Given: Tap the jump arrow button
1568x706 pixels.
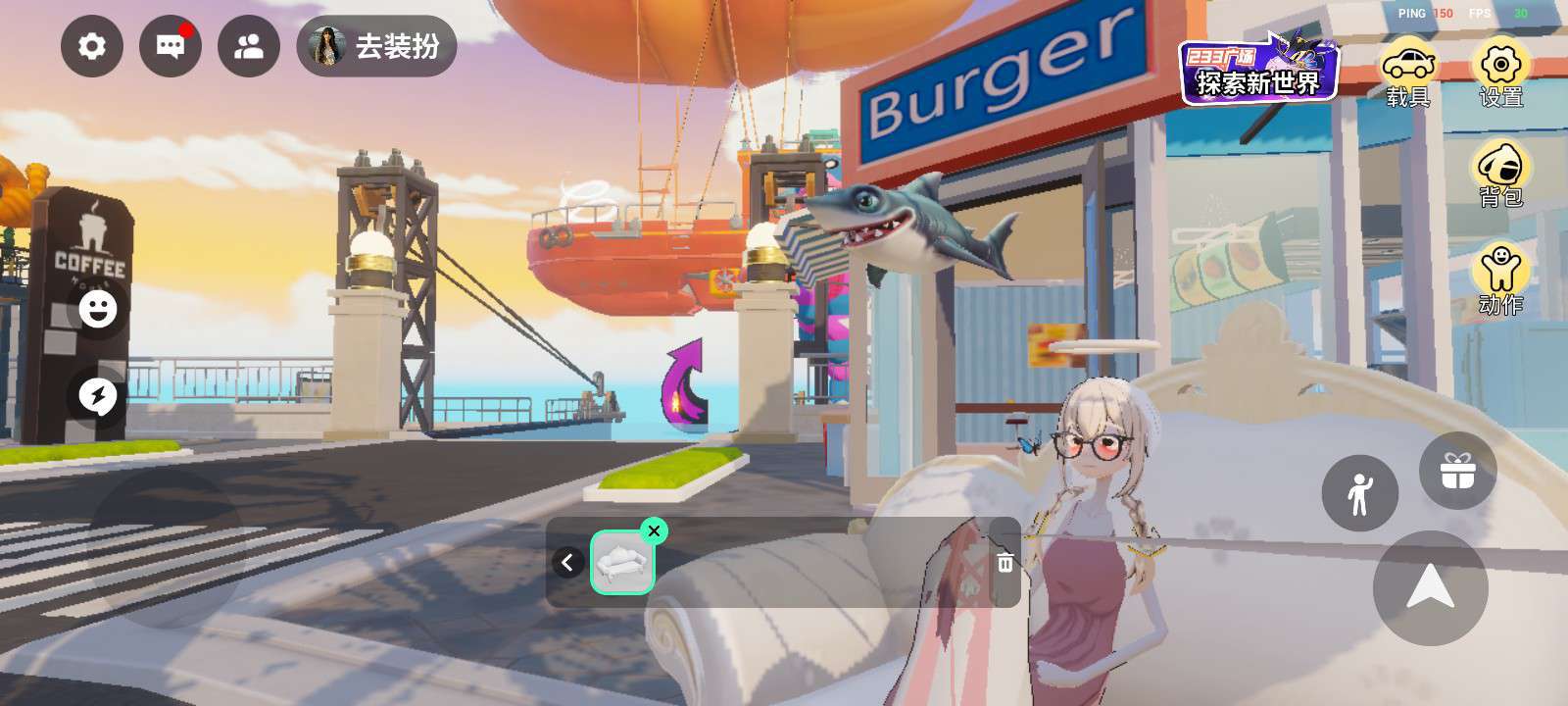Looking at the screenshot, I should (x=1430, y=587).
